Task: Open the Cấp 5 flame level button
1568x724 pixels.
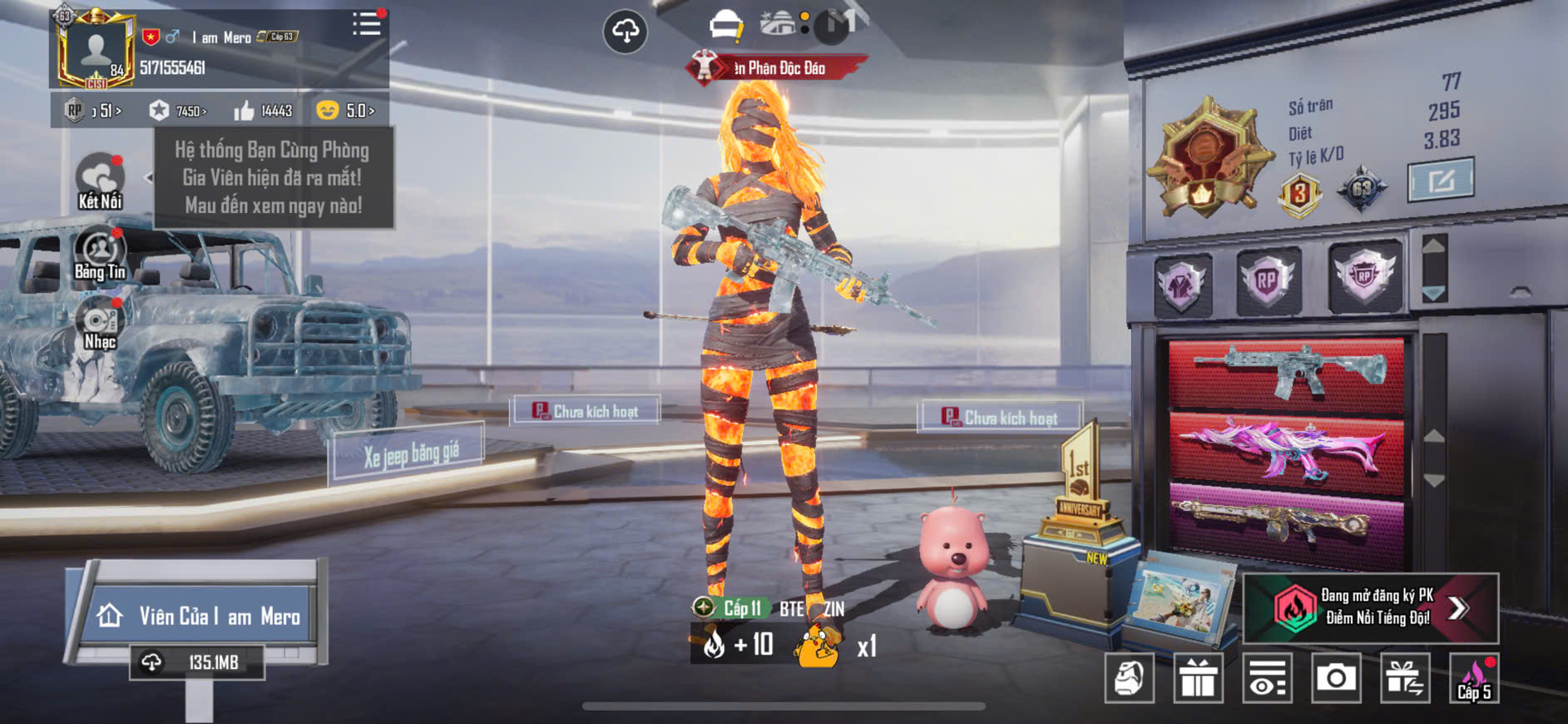Action: point(1474,678)
